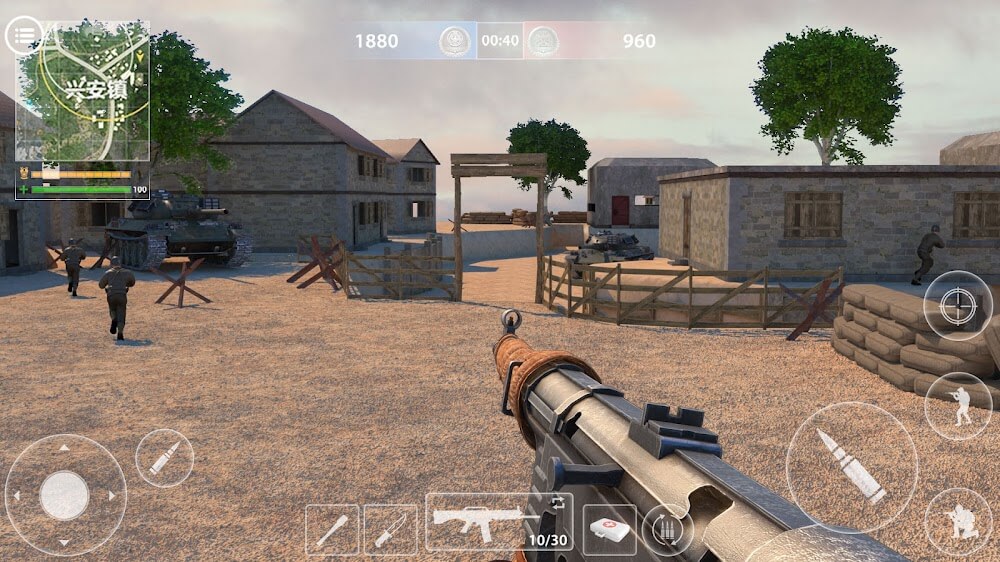Aim down sights with the crosshair button

[x=957, y=305]
